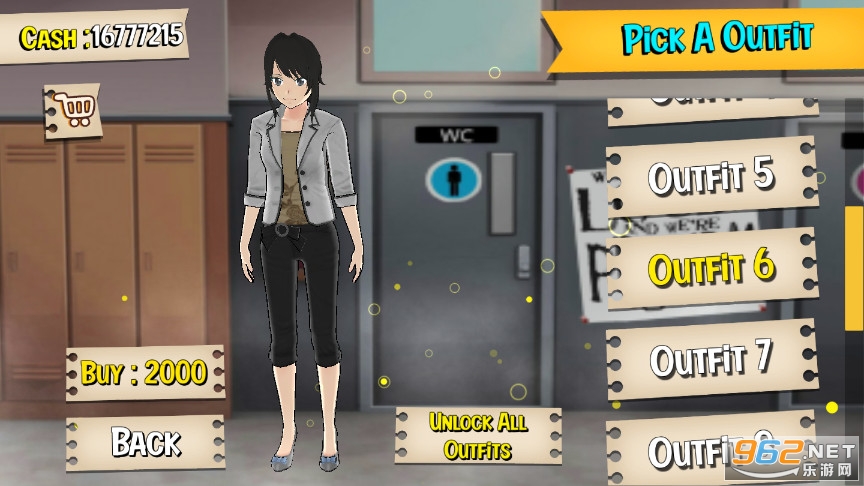Go back with the Back button

click(145, 442)
